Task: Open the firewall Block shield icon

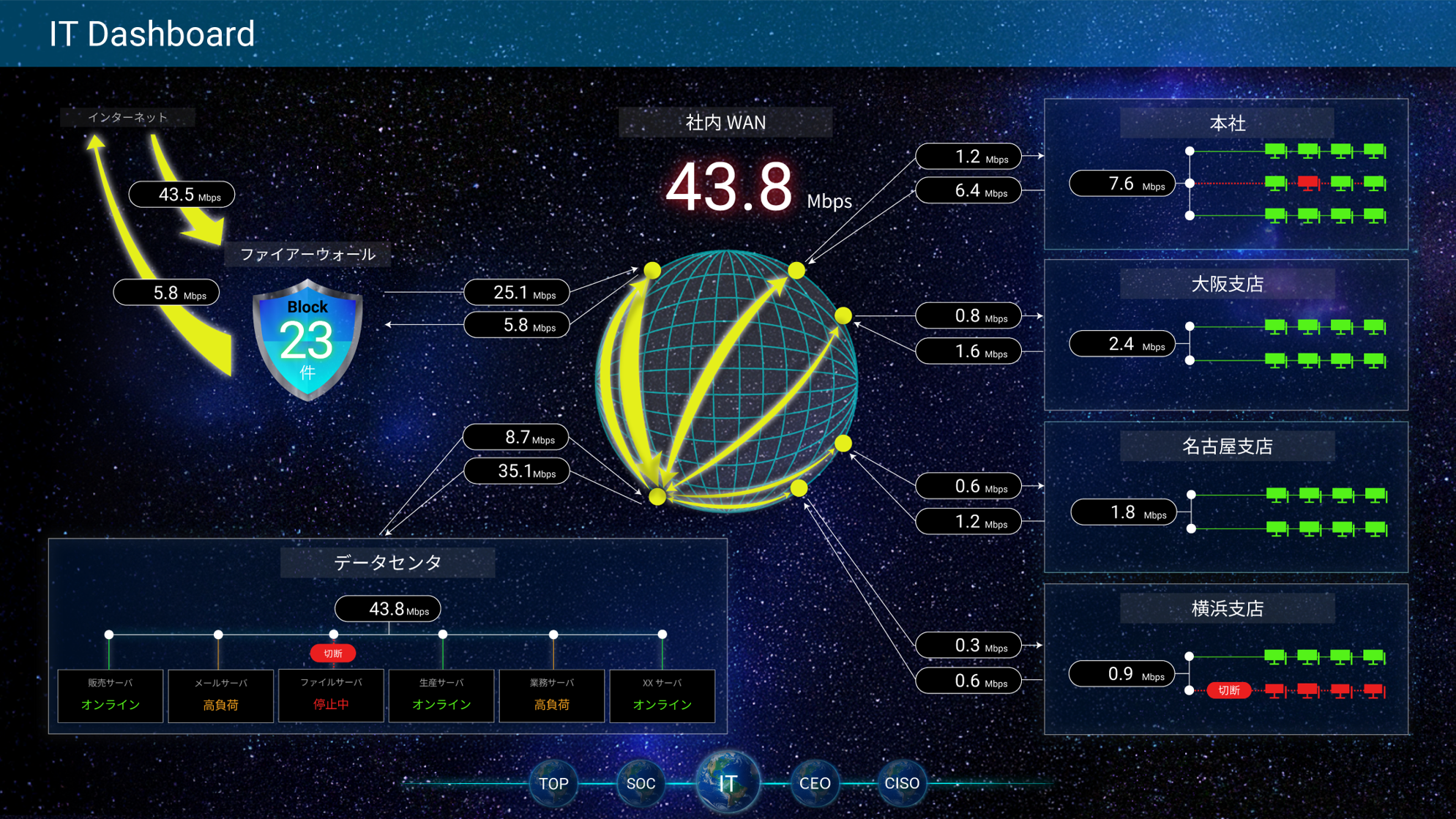Action: click(x=307, y=340)
